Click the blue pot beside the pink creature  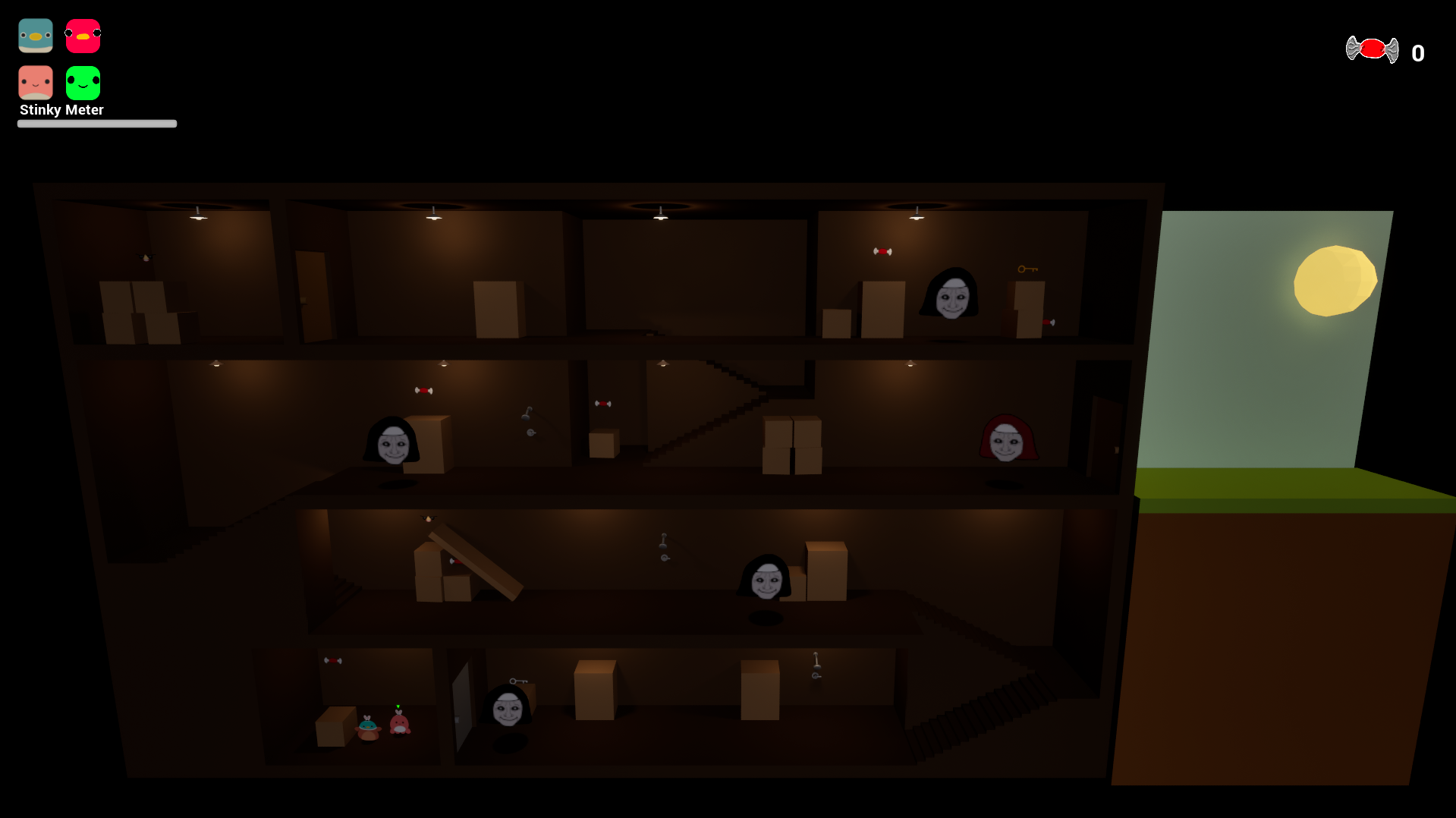coord(369,725)
